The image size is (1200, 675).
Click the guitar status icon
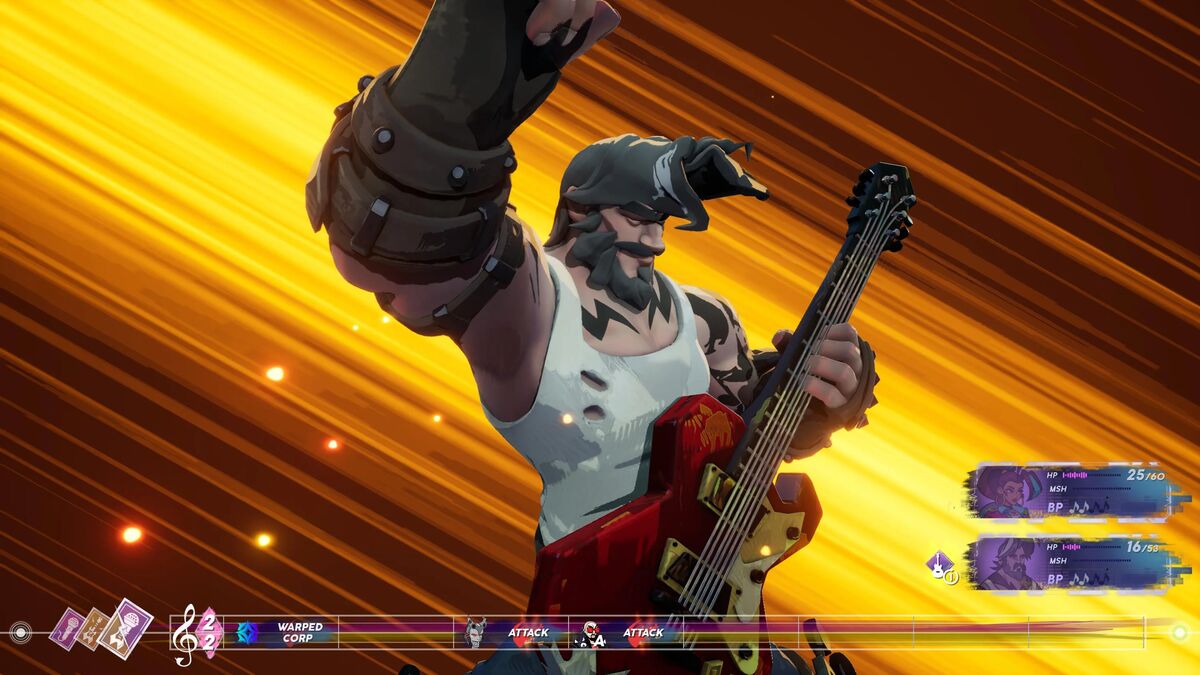(940, 567)
